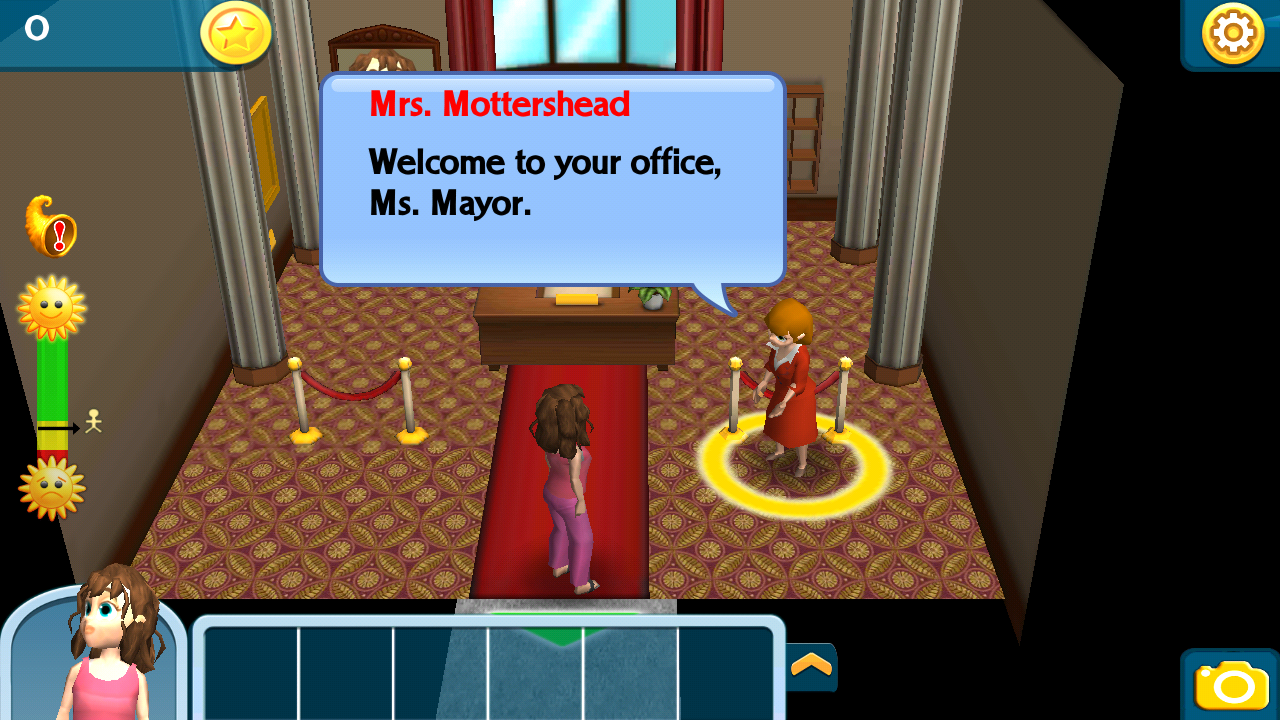Take a snapshot with the camera button
Image resolution: width=1280 pixels, height=720 pixels.
[x=1231, y=685]
